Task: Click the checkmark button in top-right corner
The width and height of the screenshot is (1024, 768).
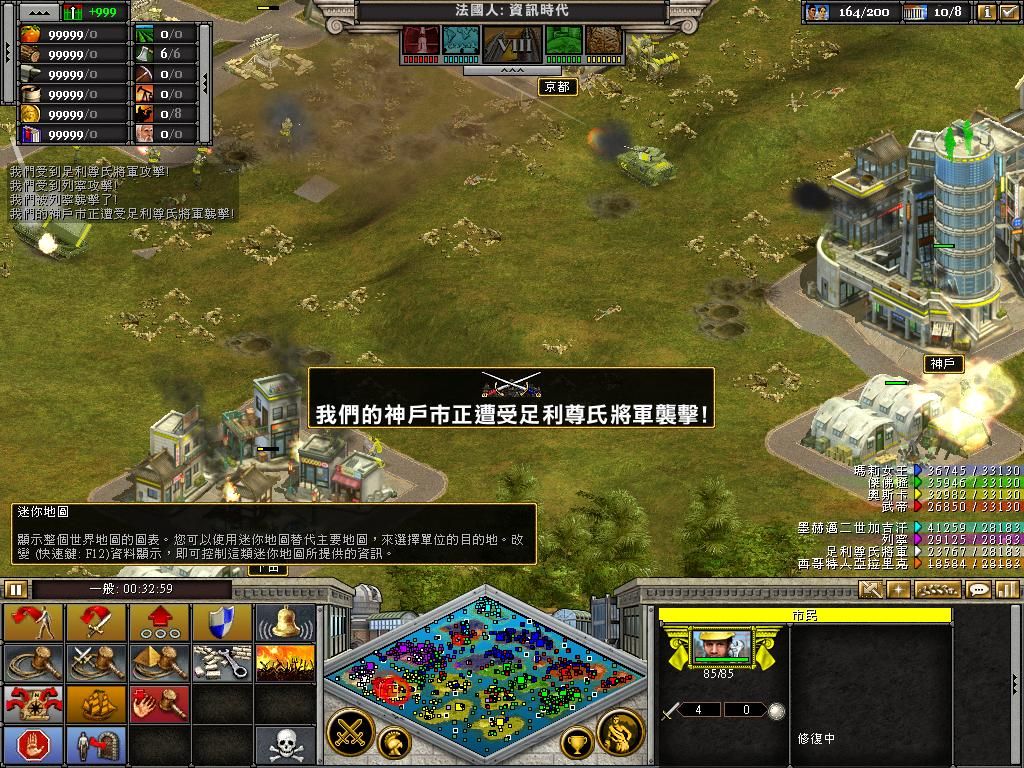Action: [1009, 12]
